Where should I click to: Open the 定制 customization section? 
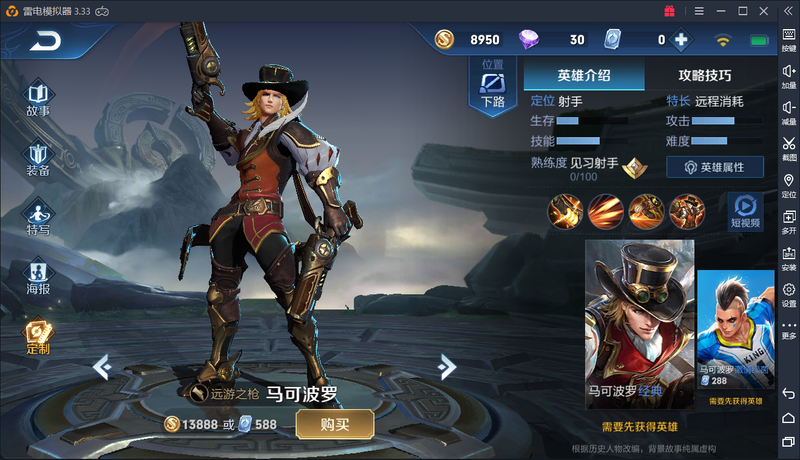click(x=38, y=337)
